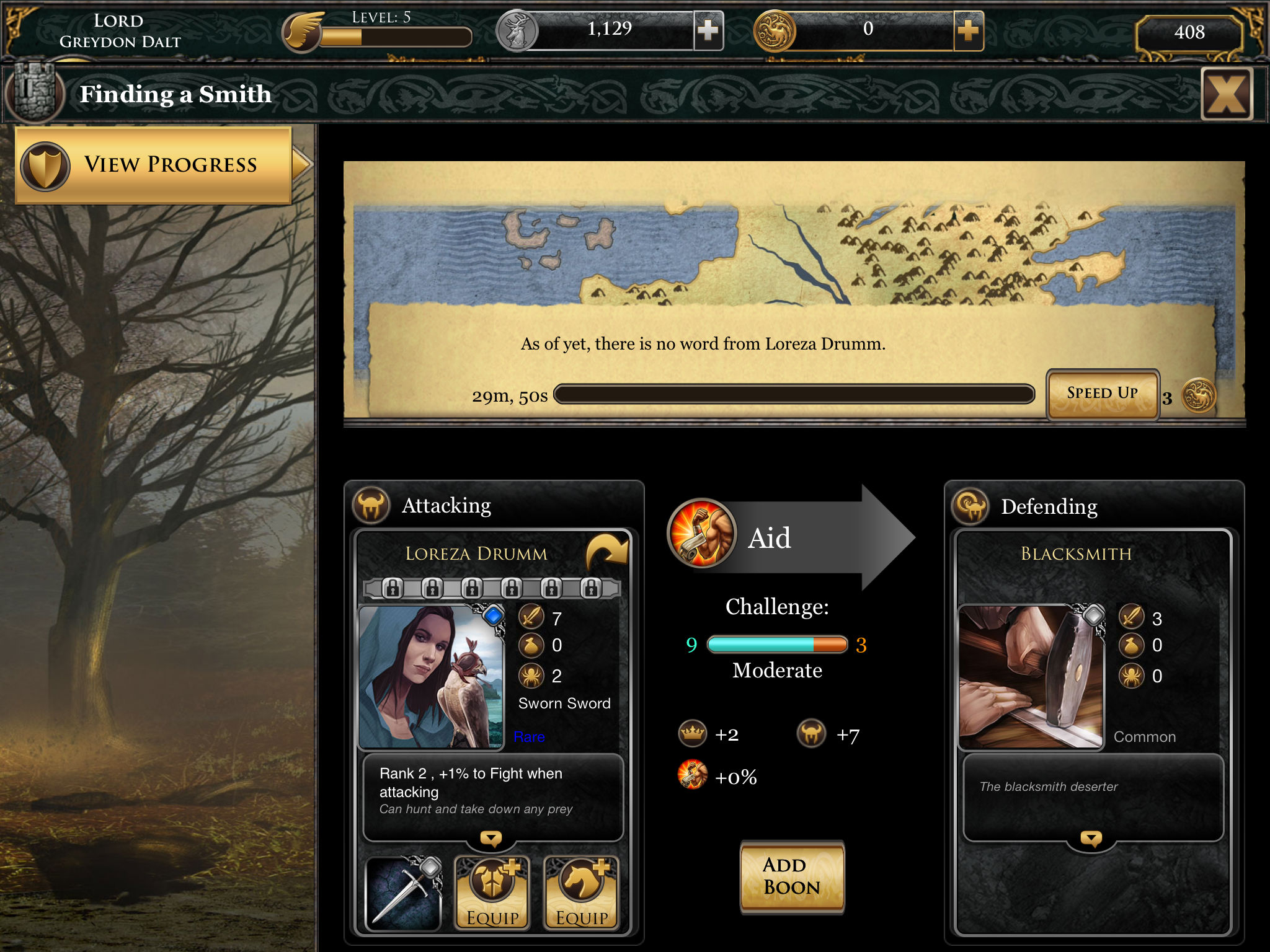
Task: Open Loreza Drumm's portrait card
Action: pos(432,676)
